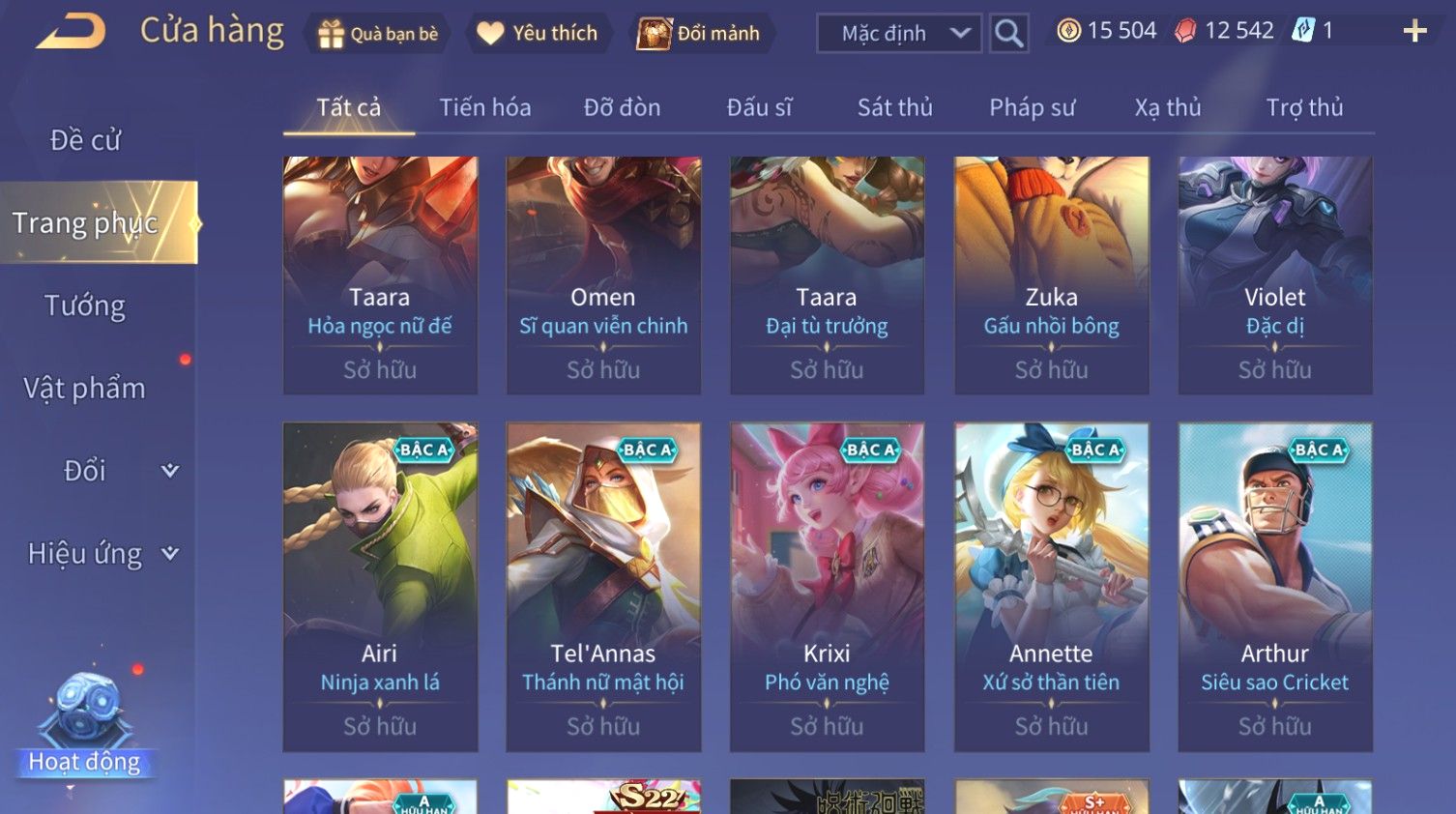The height and width of the screenshot is (814, 1456).
Task: View Arthur Siêu sao Cricket skin card
Action: click(x=1274, y=587)
